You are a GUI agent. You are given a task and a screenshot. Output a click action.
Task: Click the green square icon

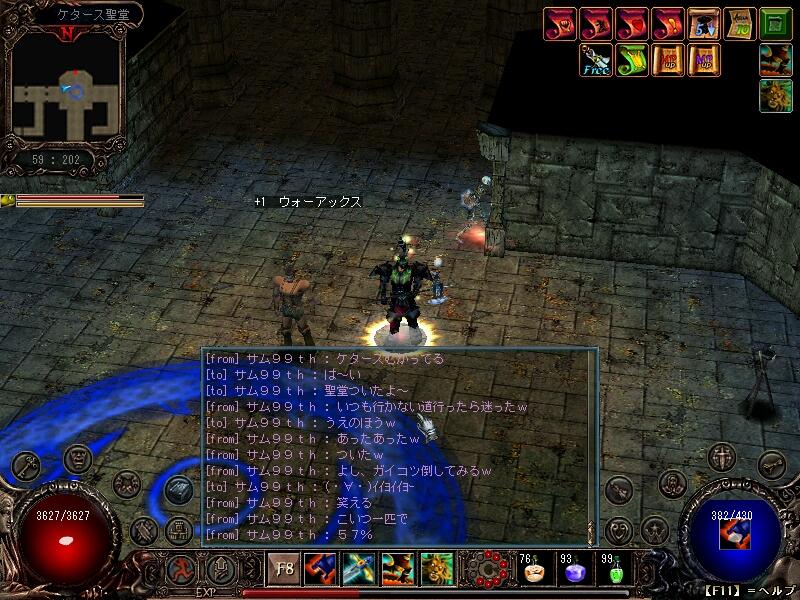(775, 23)
